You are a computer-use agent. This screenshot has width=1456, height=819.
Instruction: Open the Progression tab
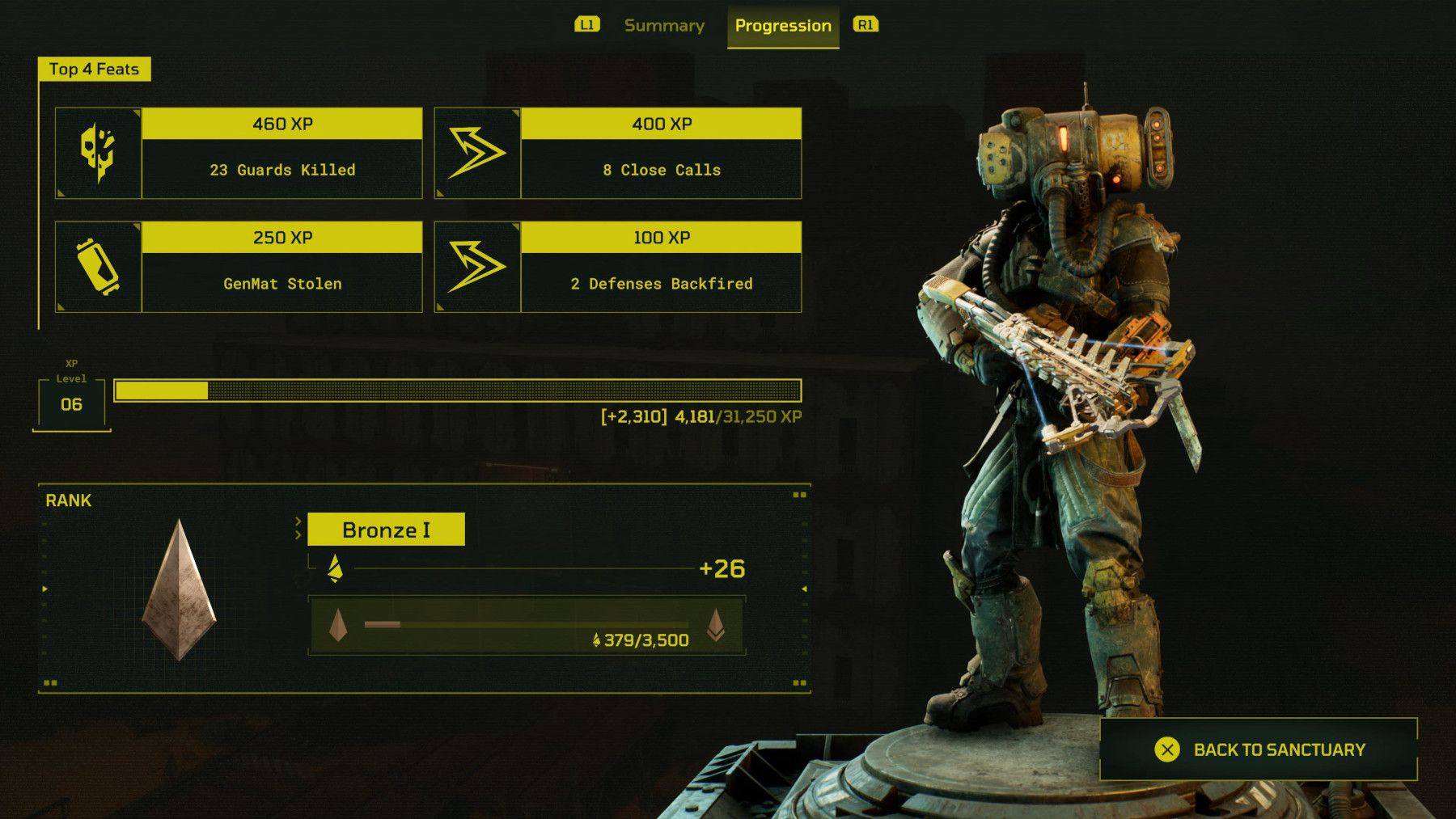[782, 25]
